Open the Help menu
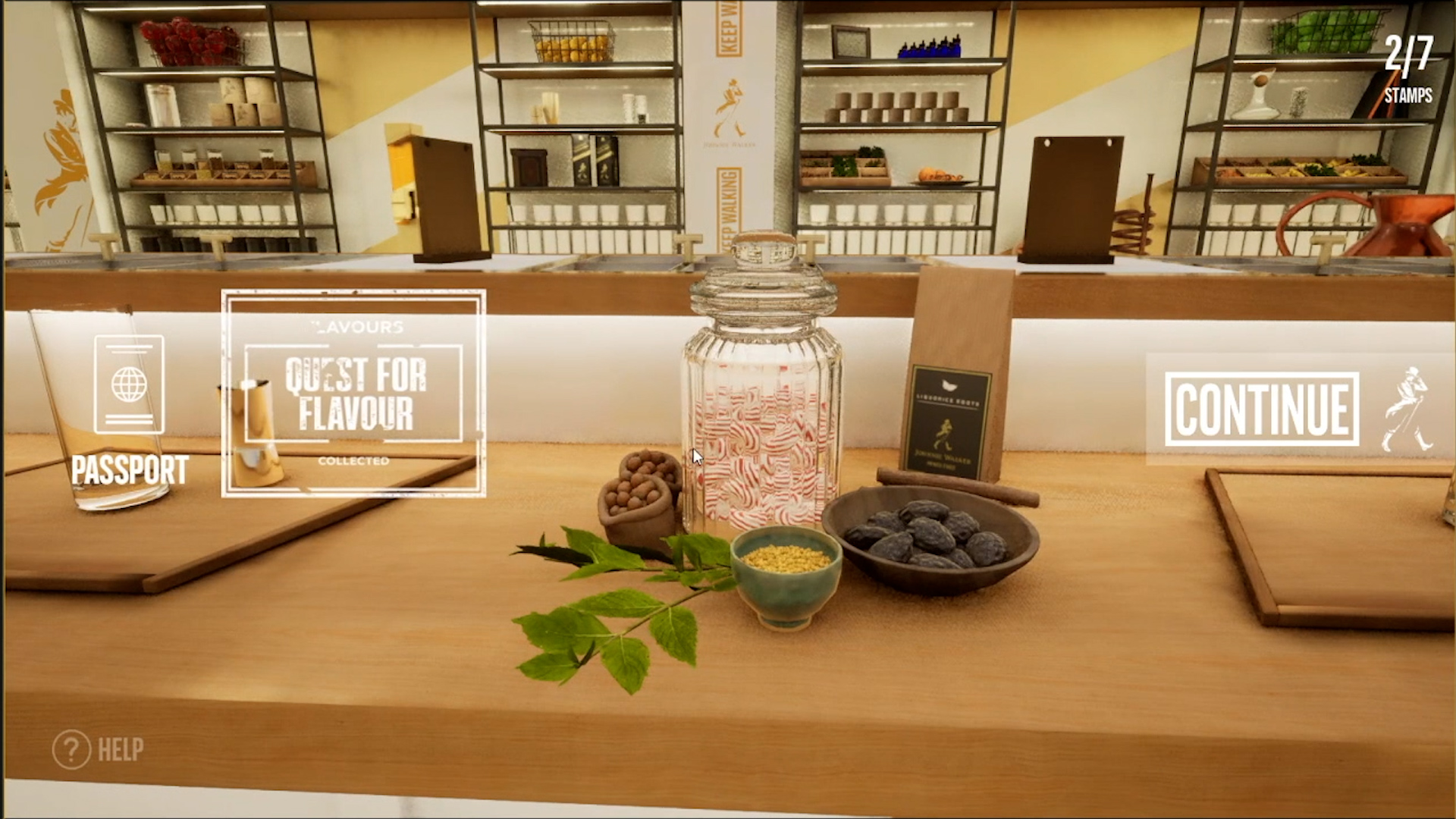Screen dimensions: 1456x819 99,749
